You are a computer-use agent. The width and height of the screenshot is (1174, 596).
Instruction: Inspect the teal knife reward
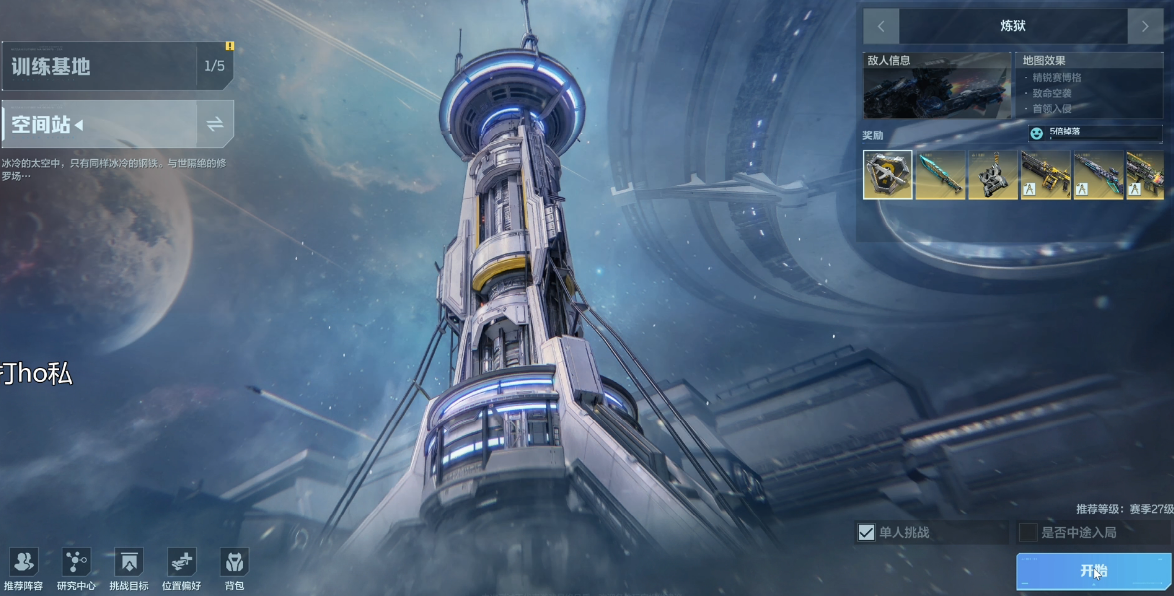pyautogui.click(x=940, y=175)
